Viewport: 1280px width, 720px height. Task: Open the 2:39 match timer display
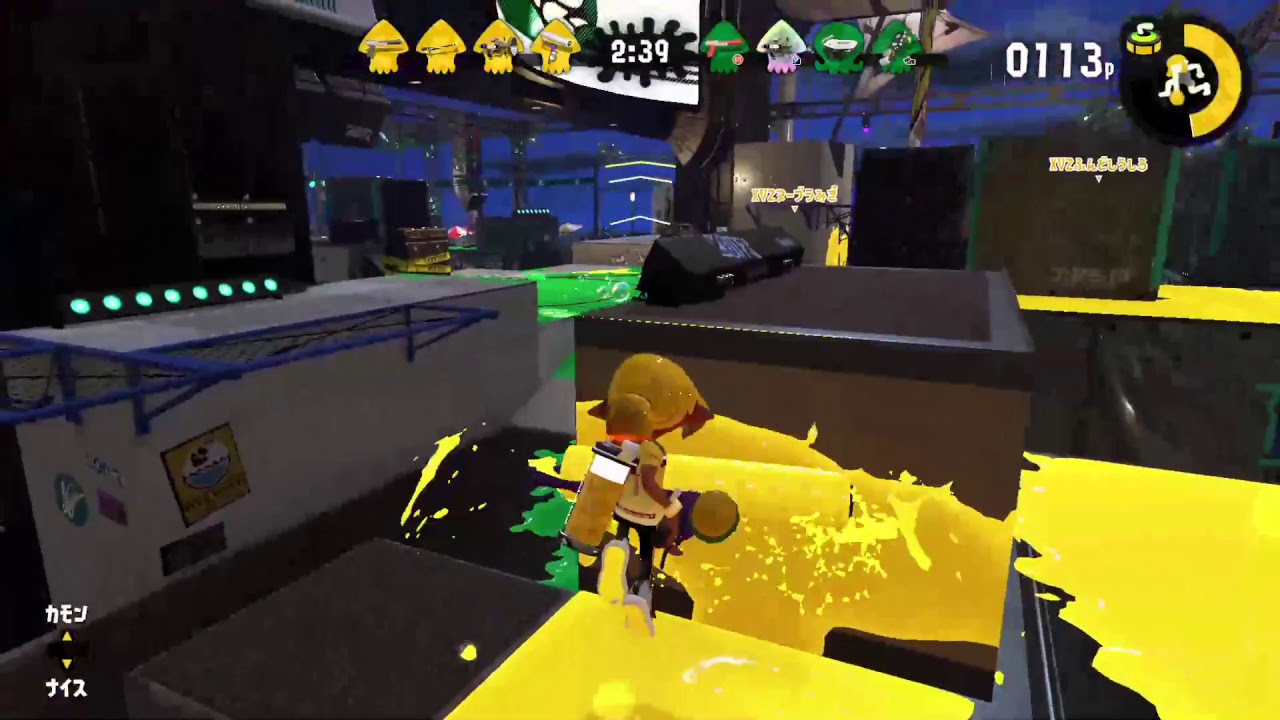(638, 51)
